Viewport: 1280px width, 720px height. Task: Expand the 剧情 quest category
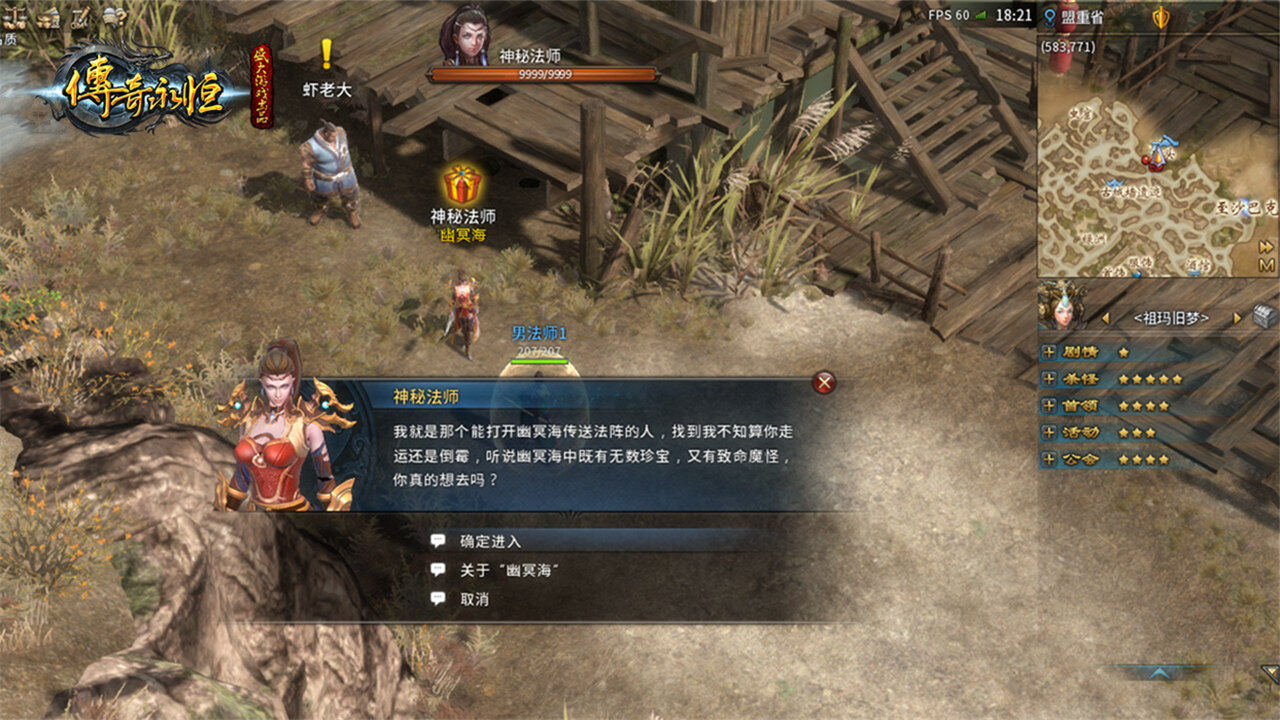tap(1049, 352)
